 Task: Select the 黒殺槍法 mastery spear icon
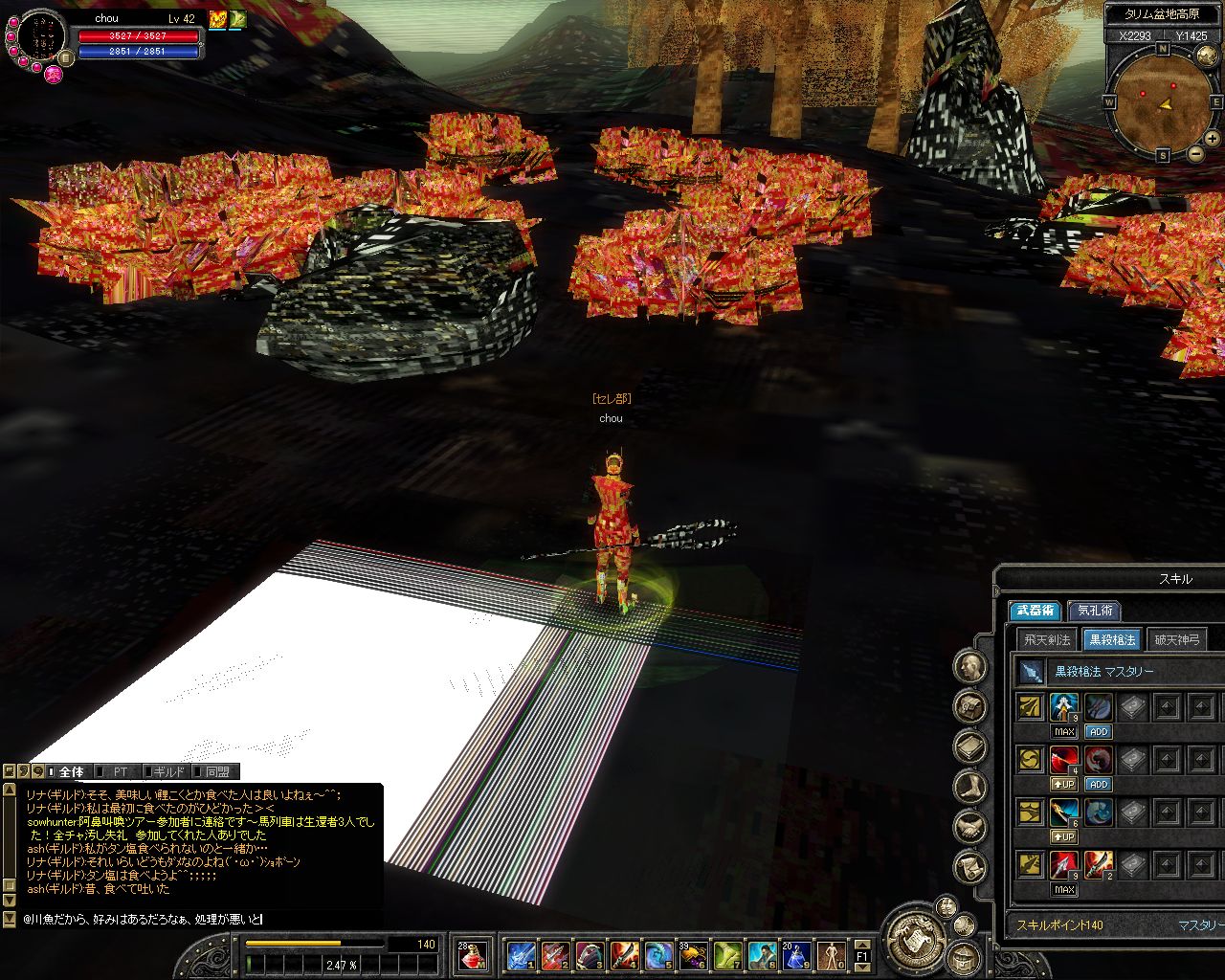tap(1031, 672)
